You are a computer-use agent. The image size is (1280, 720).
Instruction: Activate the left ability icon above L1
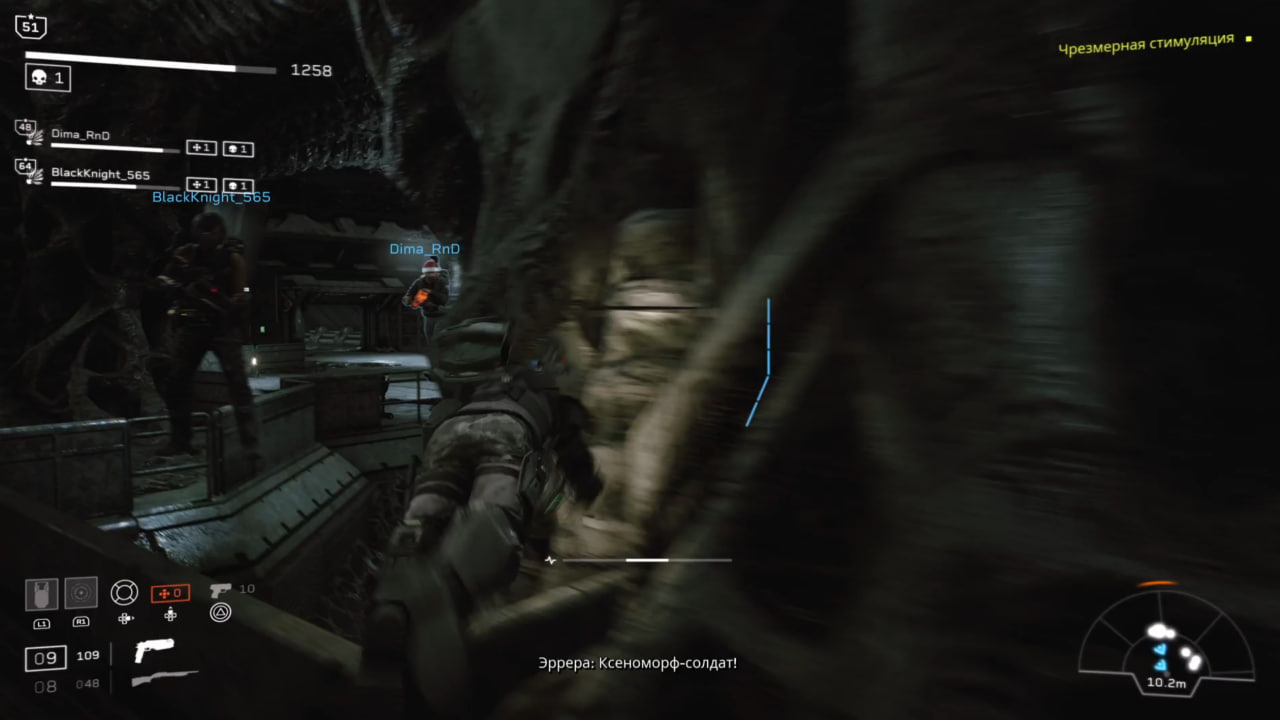pos(41,594)
